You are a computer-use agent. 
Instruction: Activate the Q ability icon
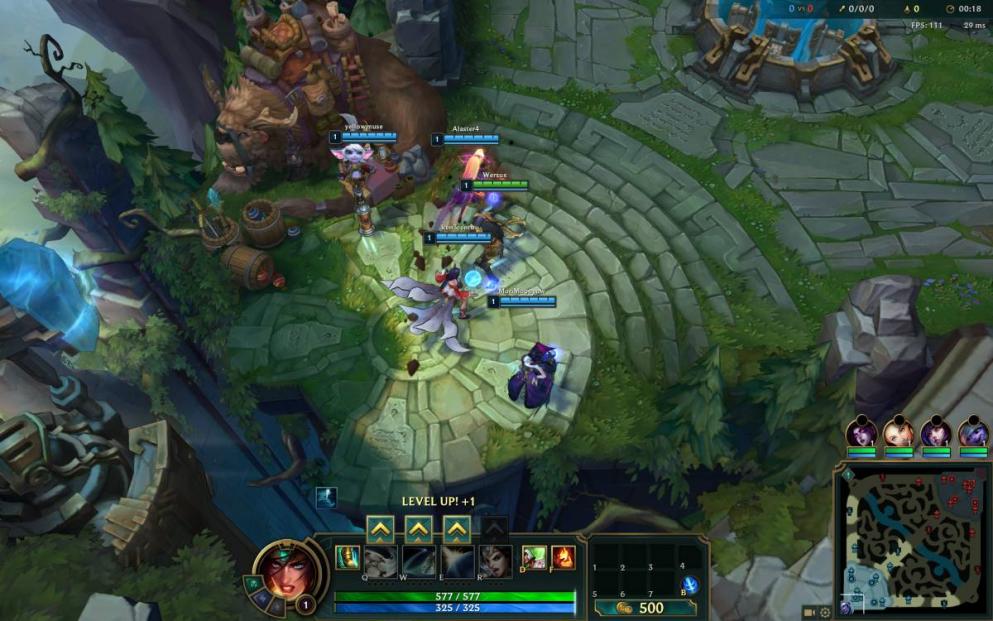pyautogui.click(x=380, y=560)
